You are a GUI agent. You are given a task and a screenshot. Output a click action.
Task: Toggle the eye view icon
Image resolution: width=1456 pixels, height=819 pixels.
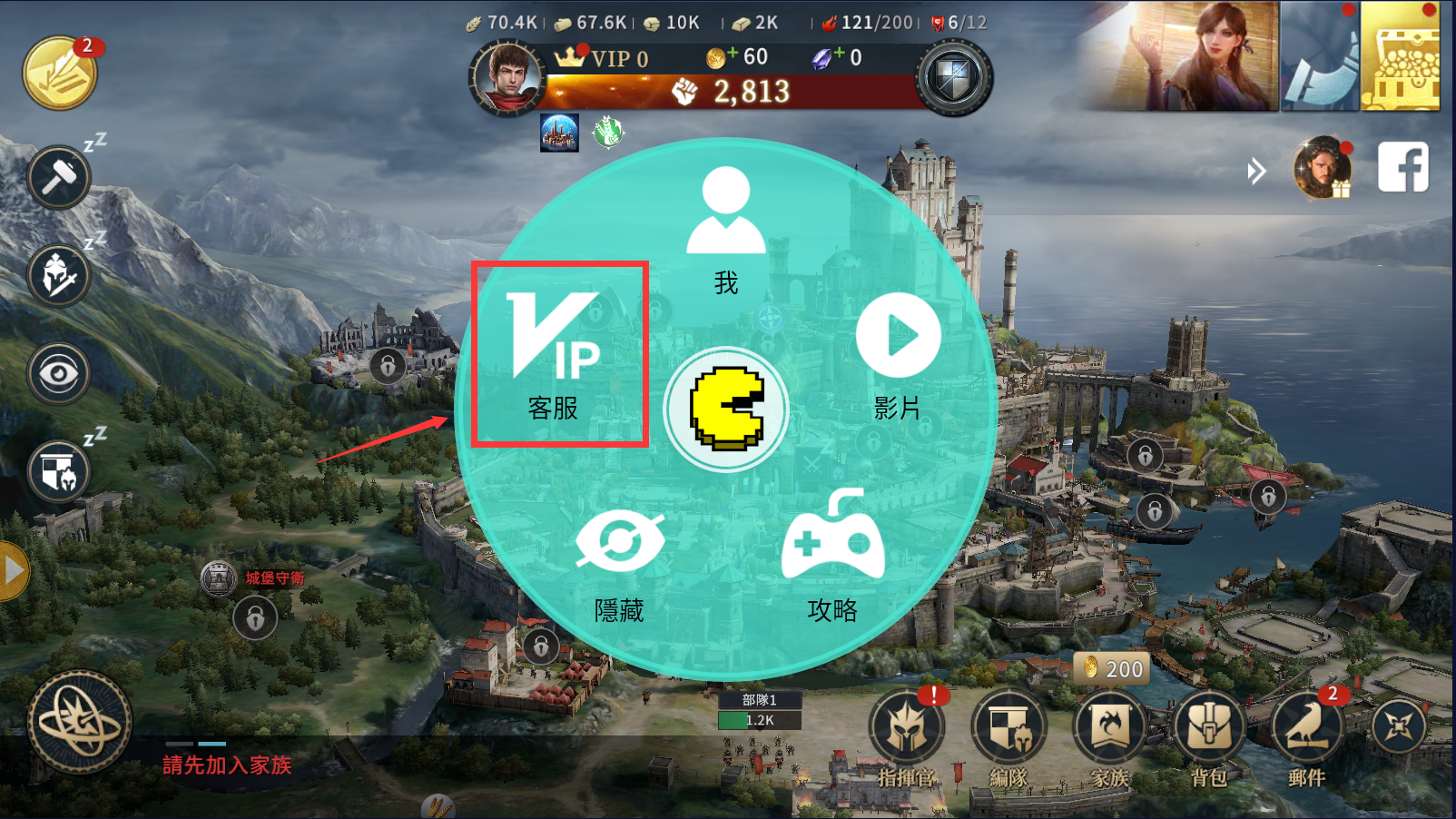click(x=59, y=373)
